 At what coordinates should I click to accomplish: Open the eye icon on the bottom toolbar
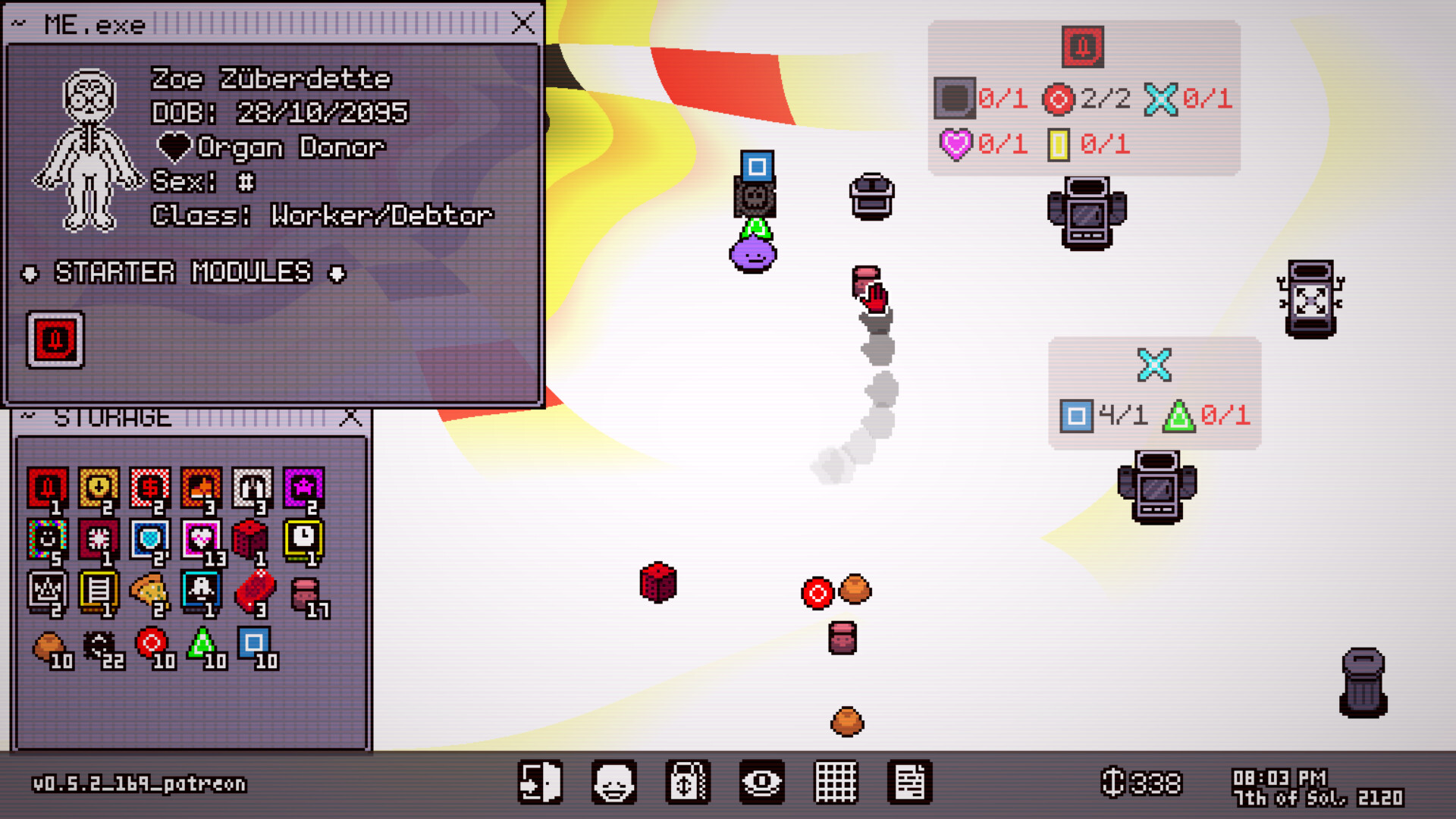(760, 782)
